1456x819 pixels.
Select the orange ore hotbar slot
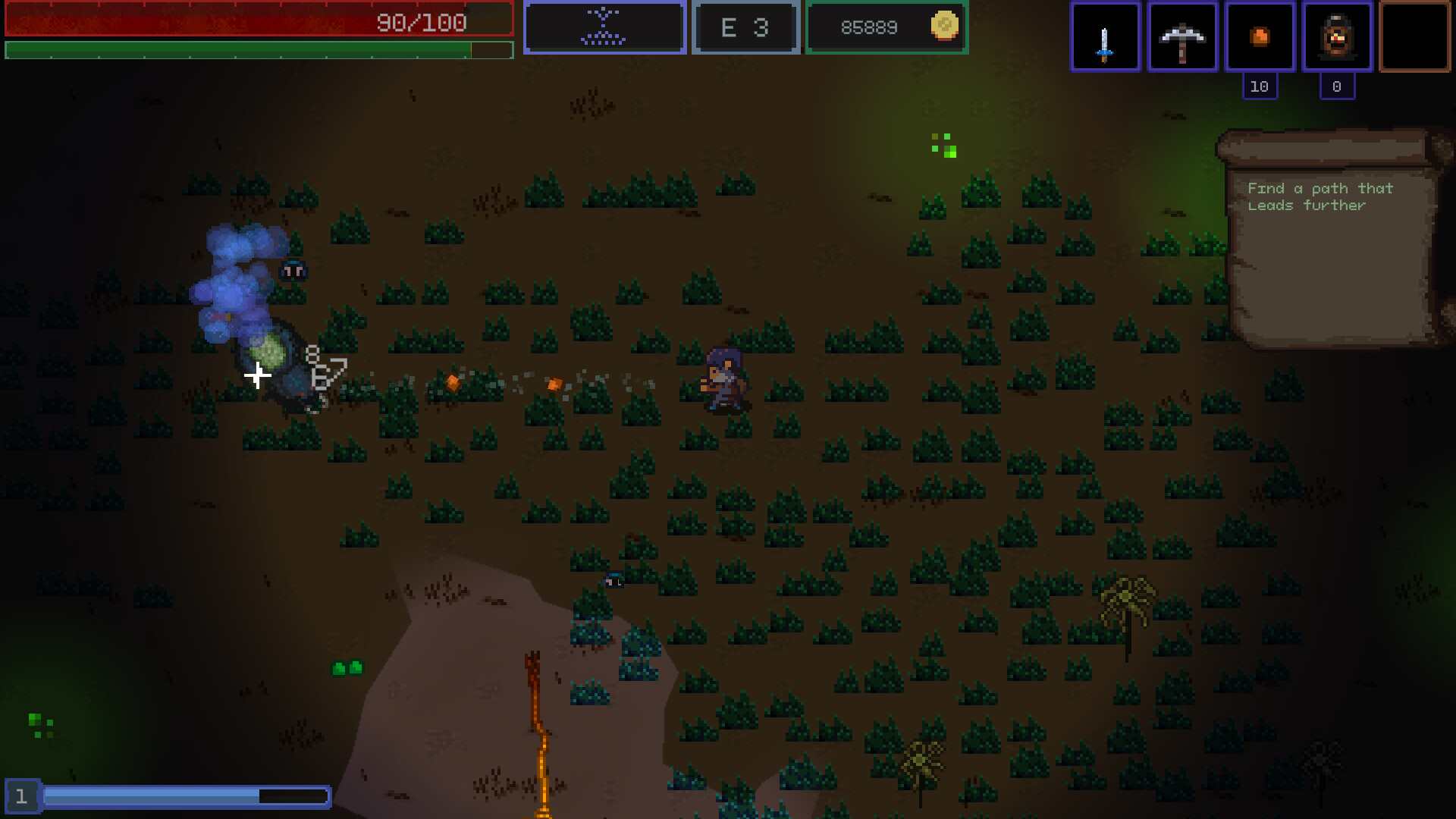point(1260,36)
